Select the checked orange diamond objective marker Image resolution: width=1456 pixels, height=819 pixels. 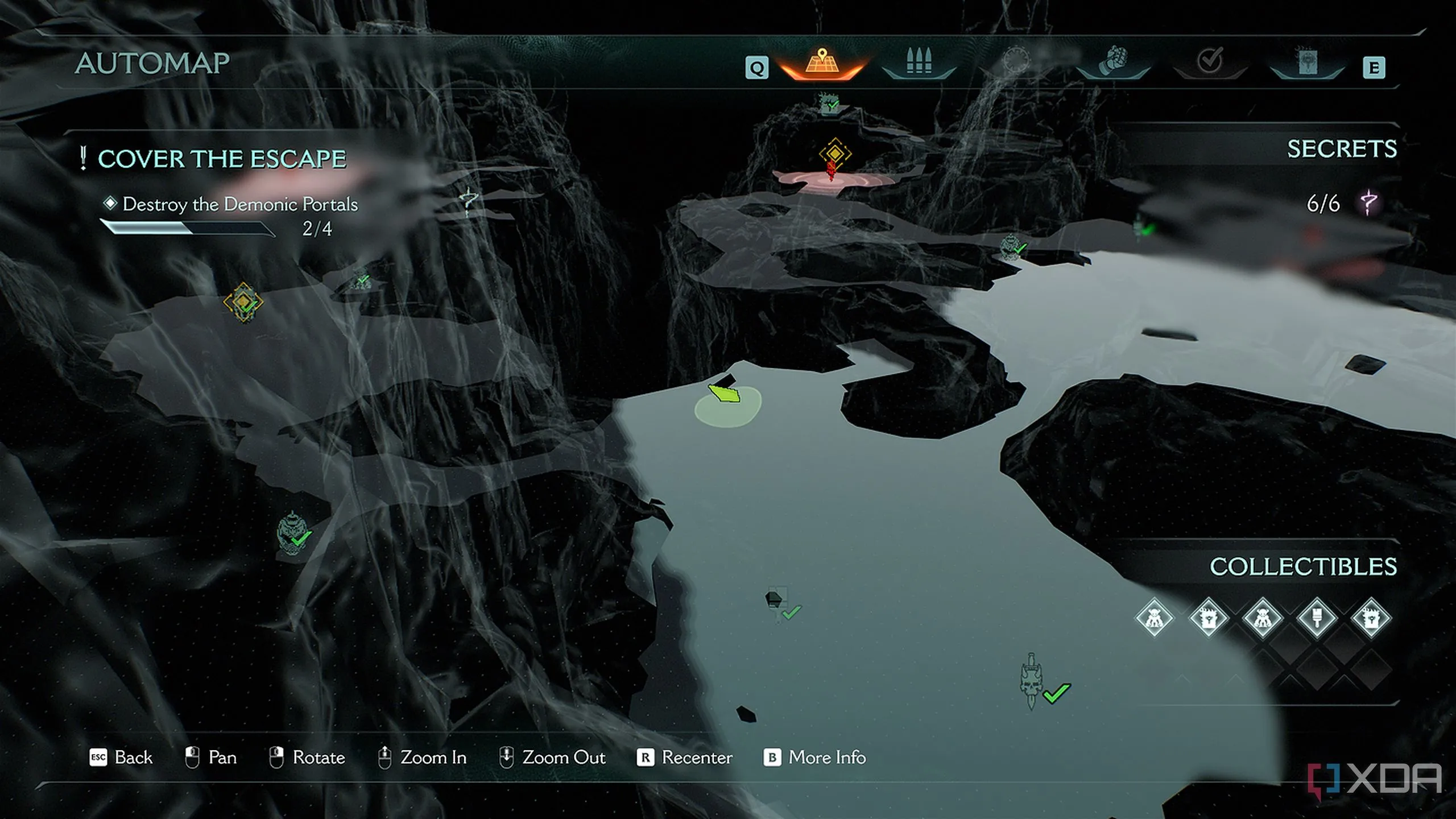[243, 302]
